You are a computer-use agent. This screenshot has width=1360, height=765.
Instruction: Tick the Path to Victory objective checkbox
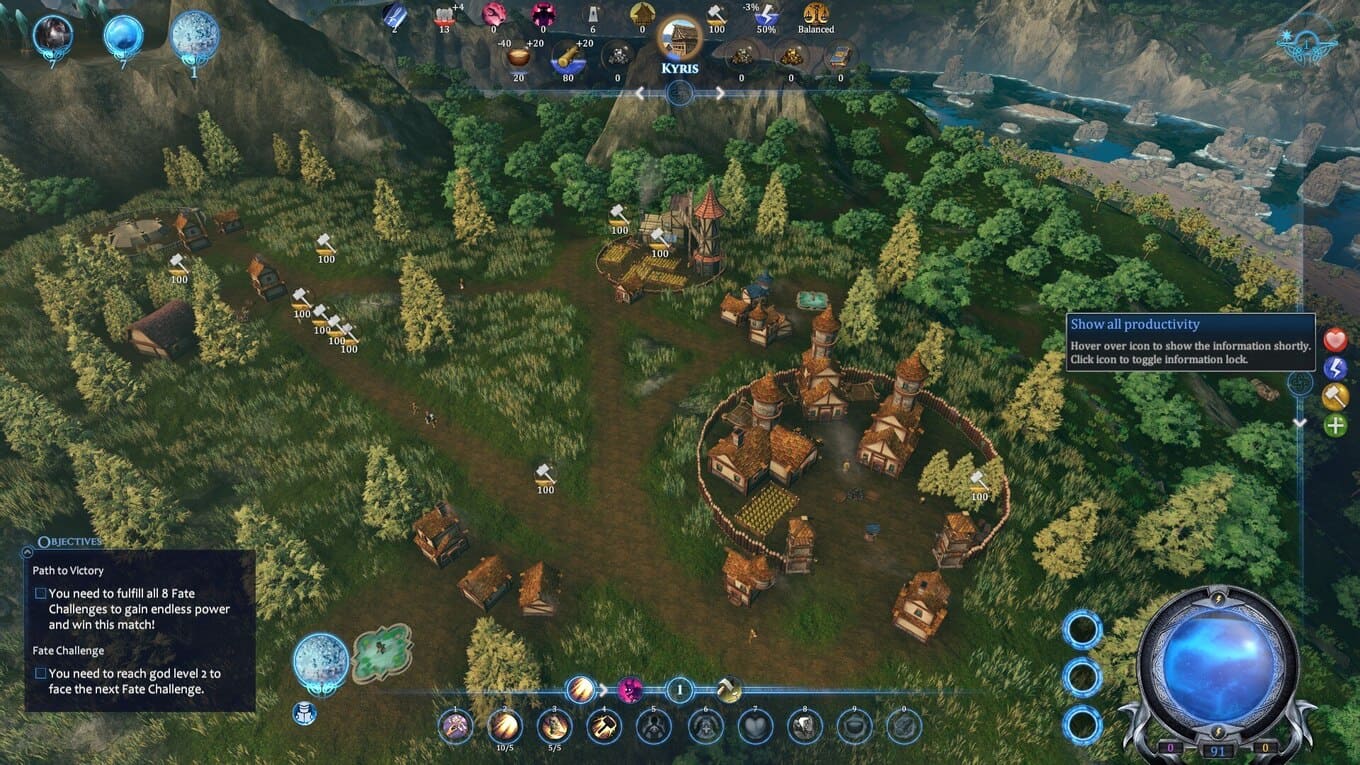pos(40,593)
